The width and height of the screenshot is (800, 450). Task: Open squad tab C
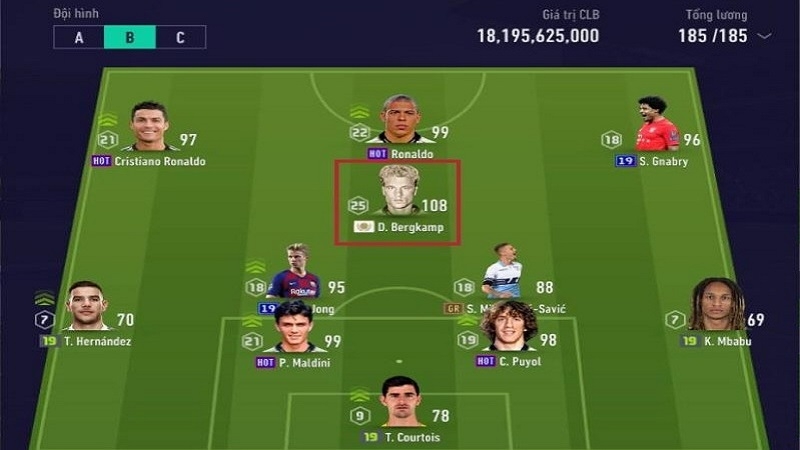[180, 38]
